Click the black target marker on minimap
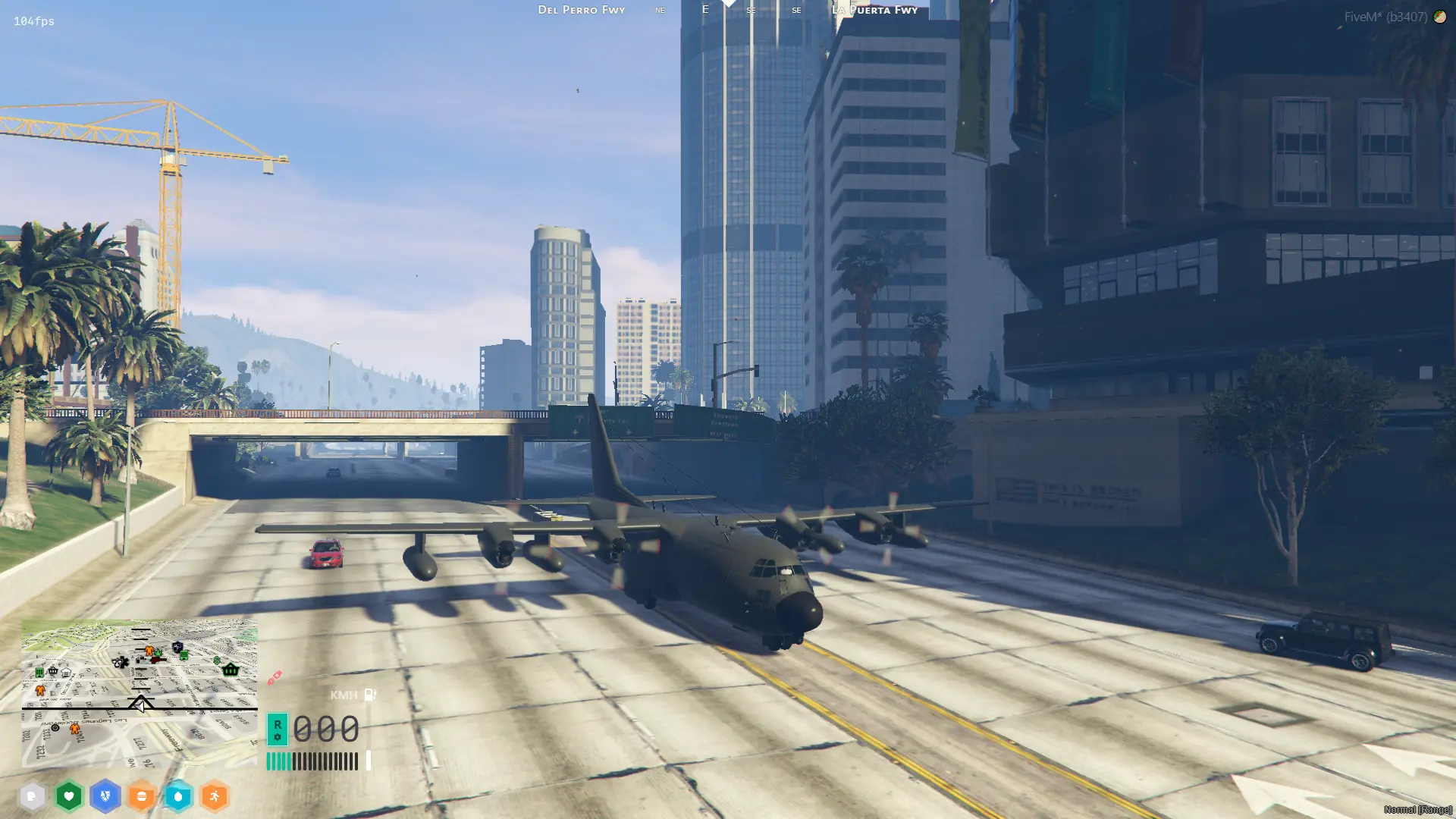This screenshot has width=1456, height=819. (55, 727)
